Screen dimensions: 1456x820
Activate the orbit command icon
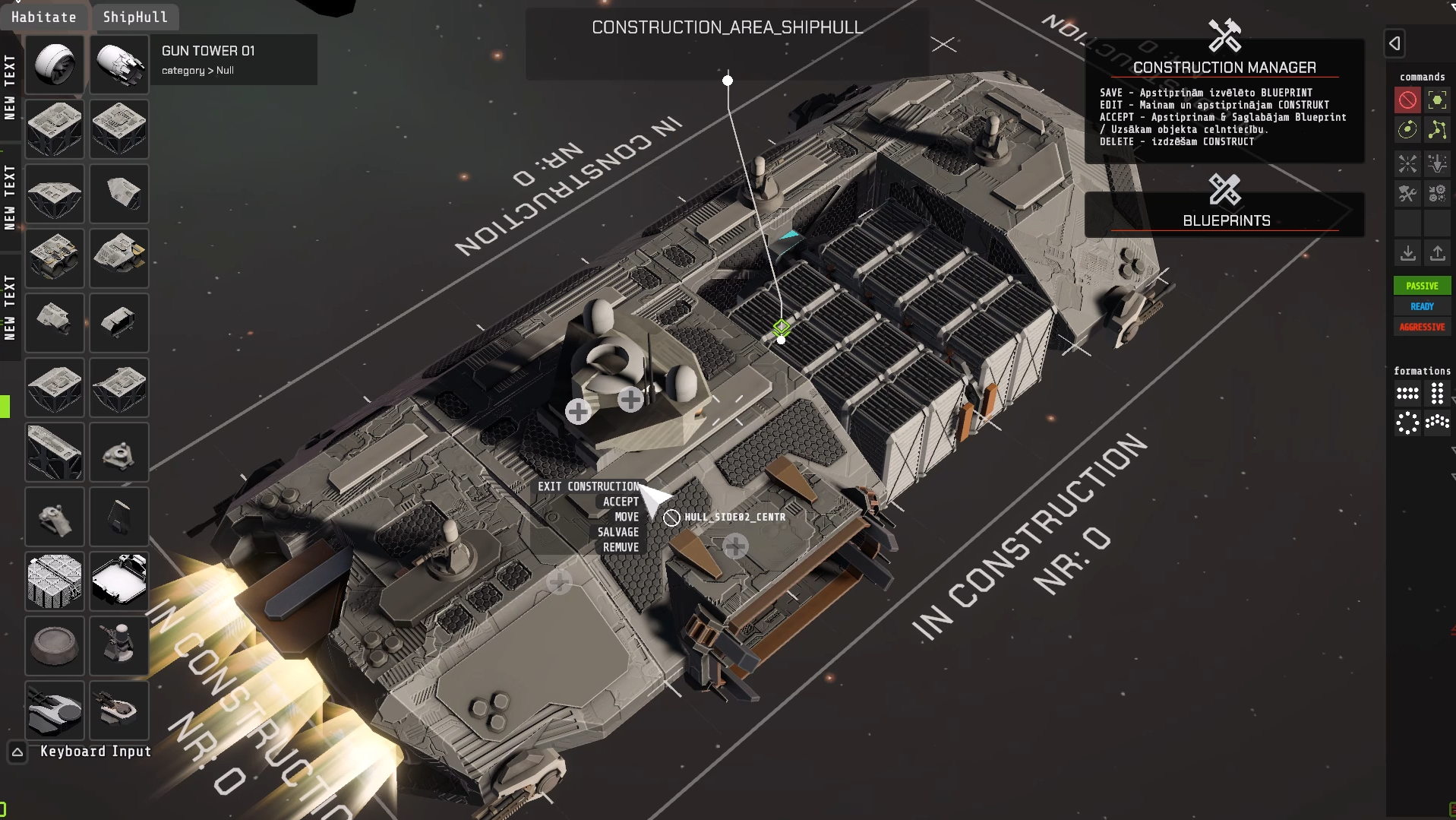1407,130
